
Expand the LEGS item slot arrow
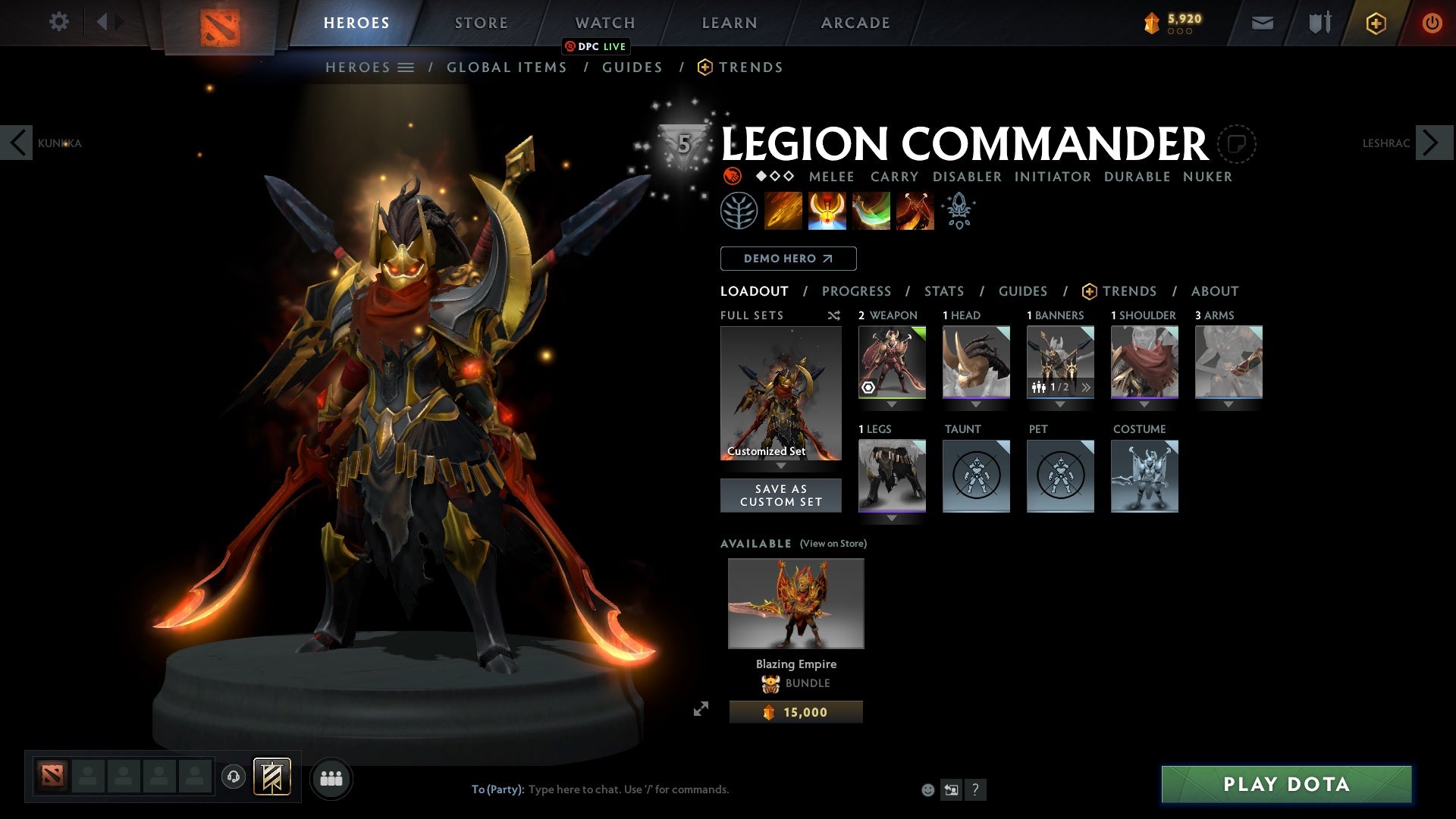(x=892, y=519)
